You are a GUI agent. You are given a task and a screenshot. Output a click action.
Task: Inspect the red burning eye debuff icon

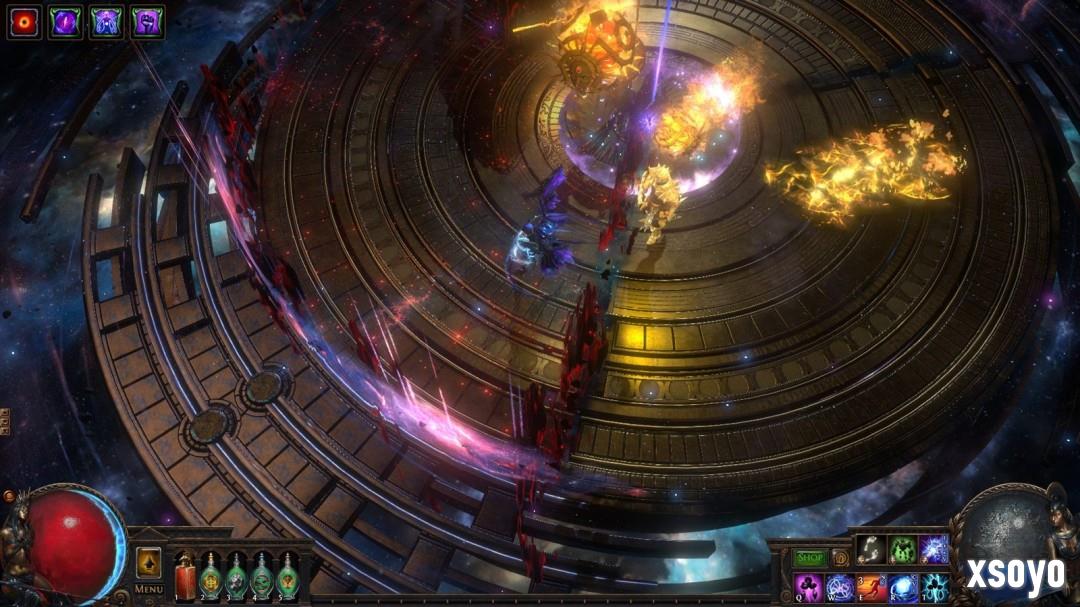coord(24,22)
